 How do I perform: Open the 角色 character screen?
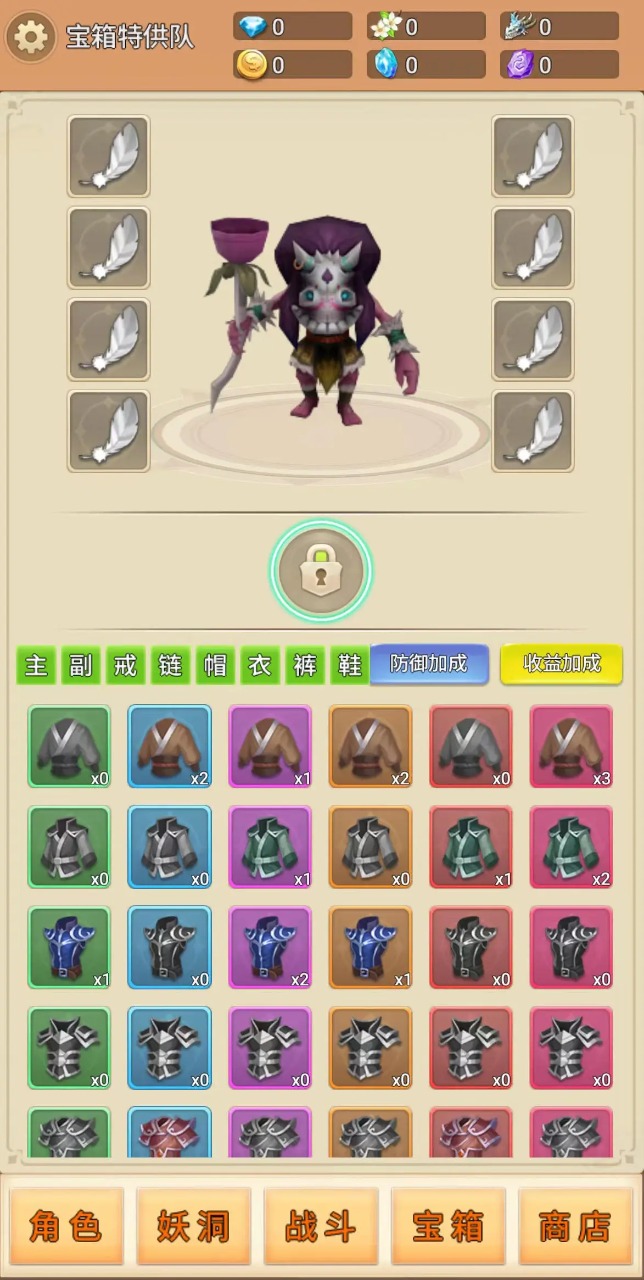pyautogui.click(x=66, y=1226)
